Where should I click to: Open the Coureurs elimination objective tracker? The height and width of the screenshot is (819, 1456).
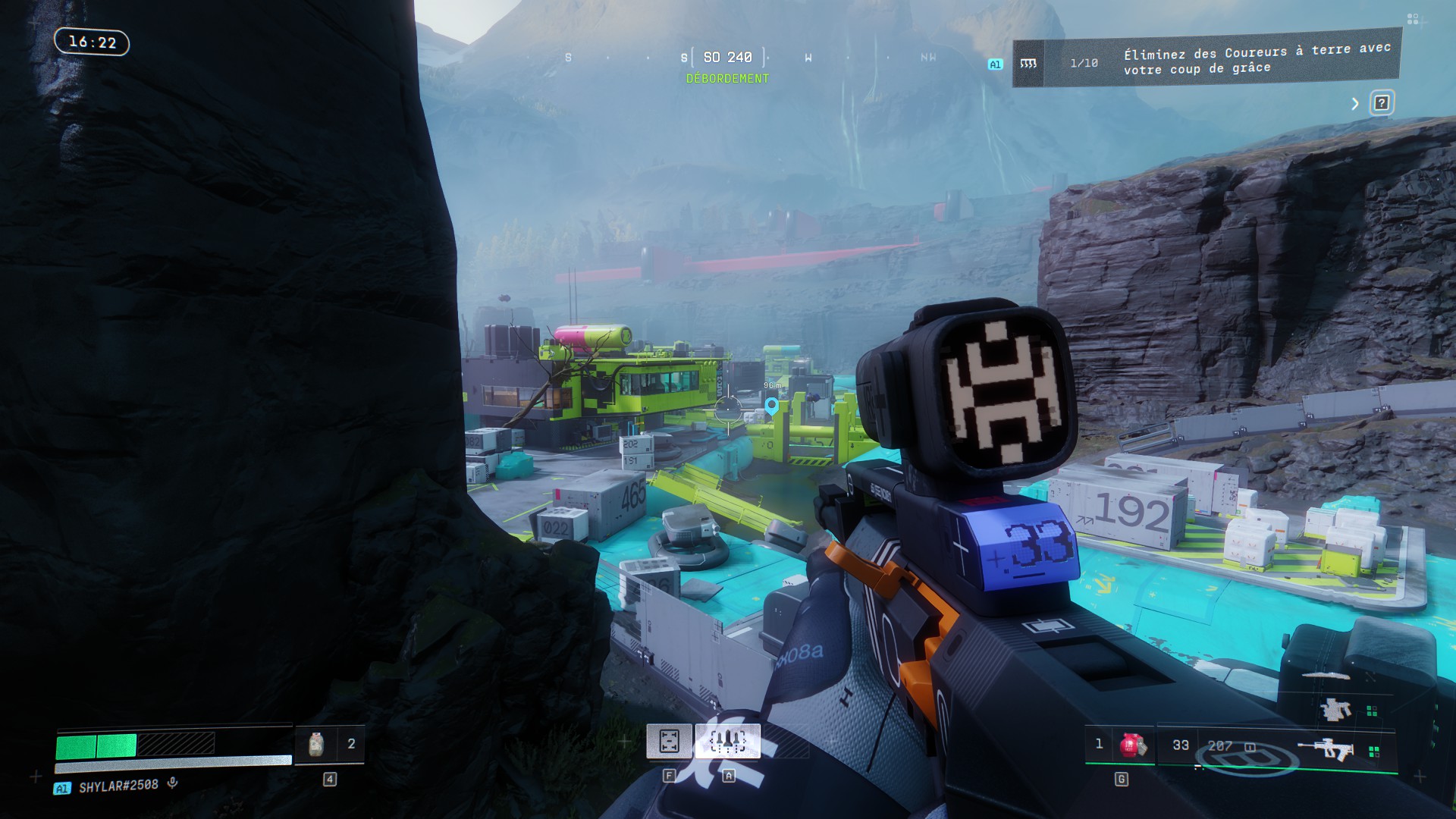click(1206, 61)
